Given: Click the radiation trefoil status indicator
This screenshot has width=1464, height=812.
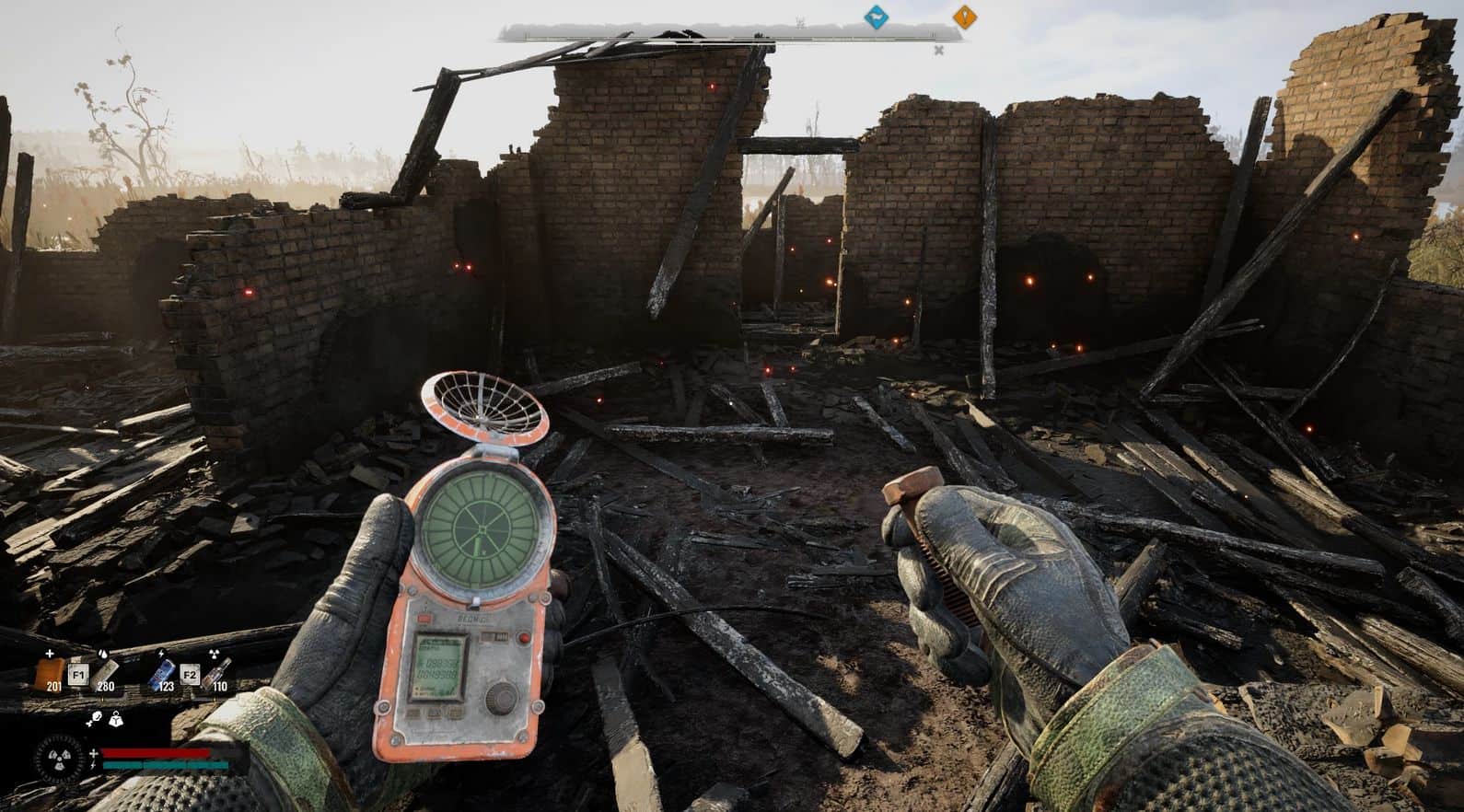Looking at the screenshot, I should tap(59, 758).
